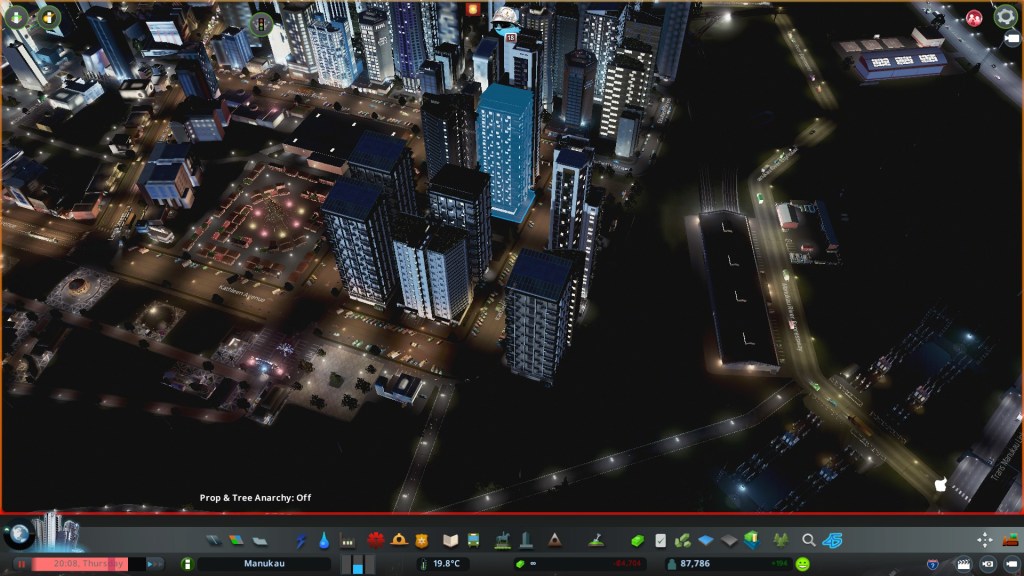The image size is (1024, 576).
Task: Open the water and sewage droplet menu
Action: 324,541
